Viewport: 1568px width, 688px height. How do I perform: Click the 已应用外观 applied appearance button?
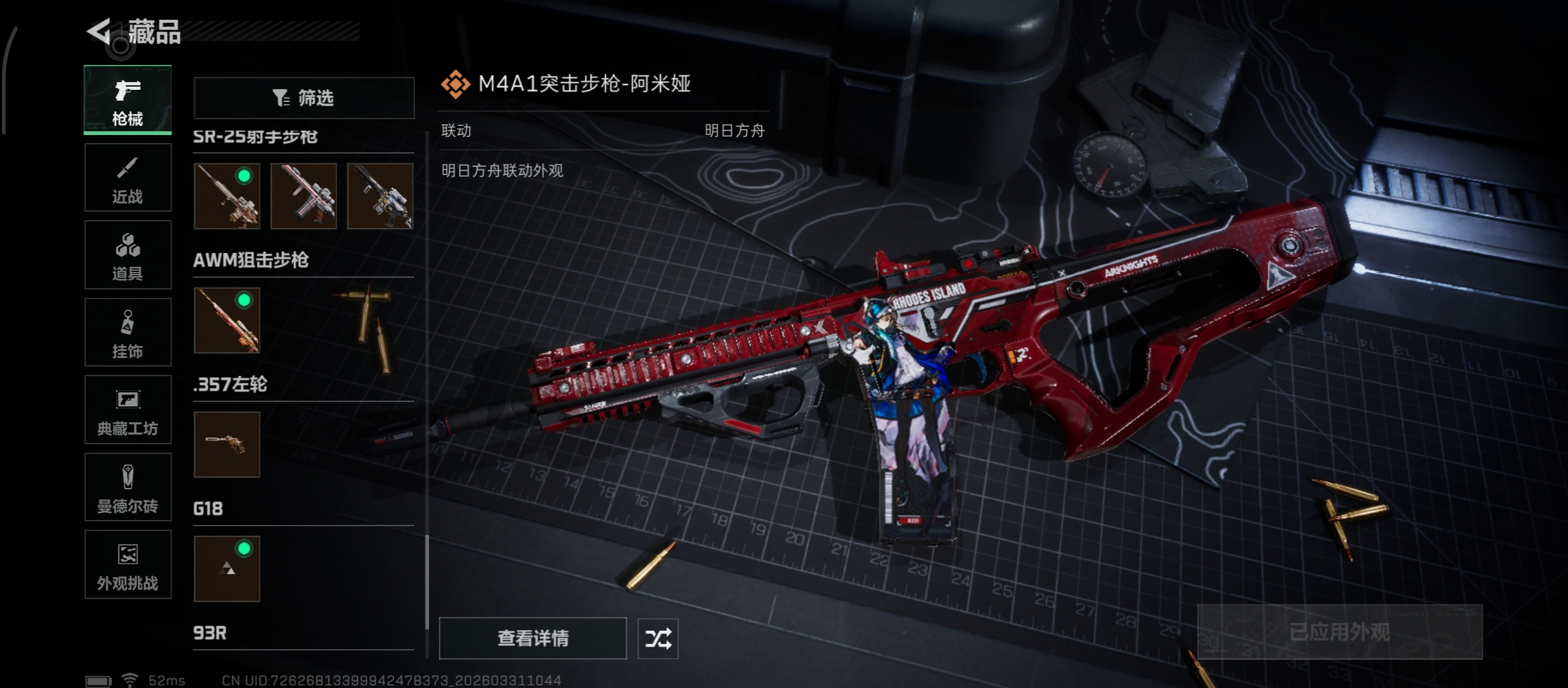[1340, 632]
